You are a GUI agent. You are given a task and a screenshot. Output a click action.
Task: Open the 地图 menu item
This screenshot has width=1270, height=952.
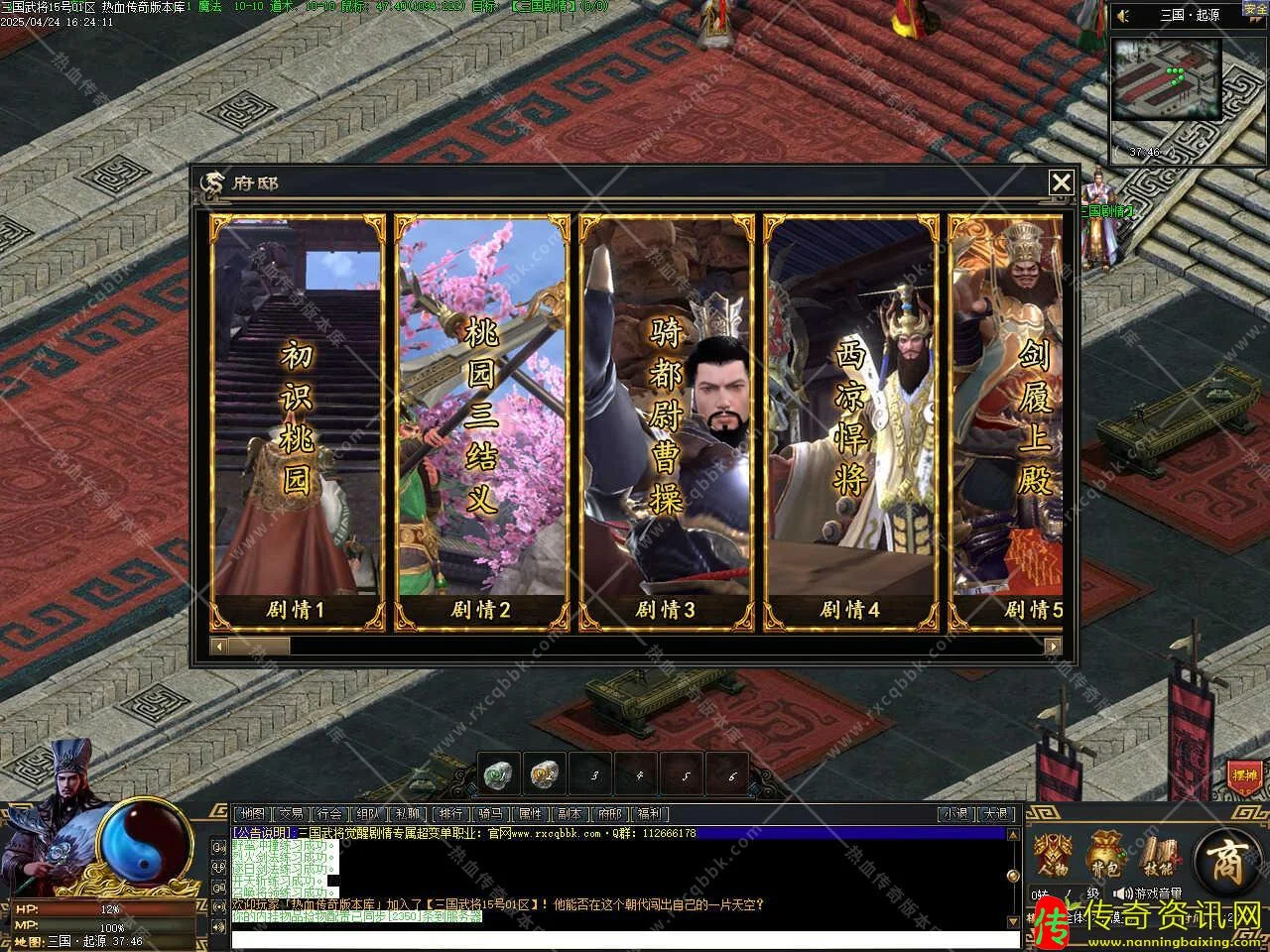250,813
